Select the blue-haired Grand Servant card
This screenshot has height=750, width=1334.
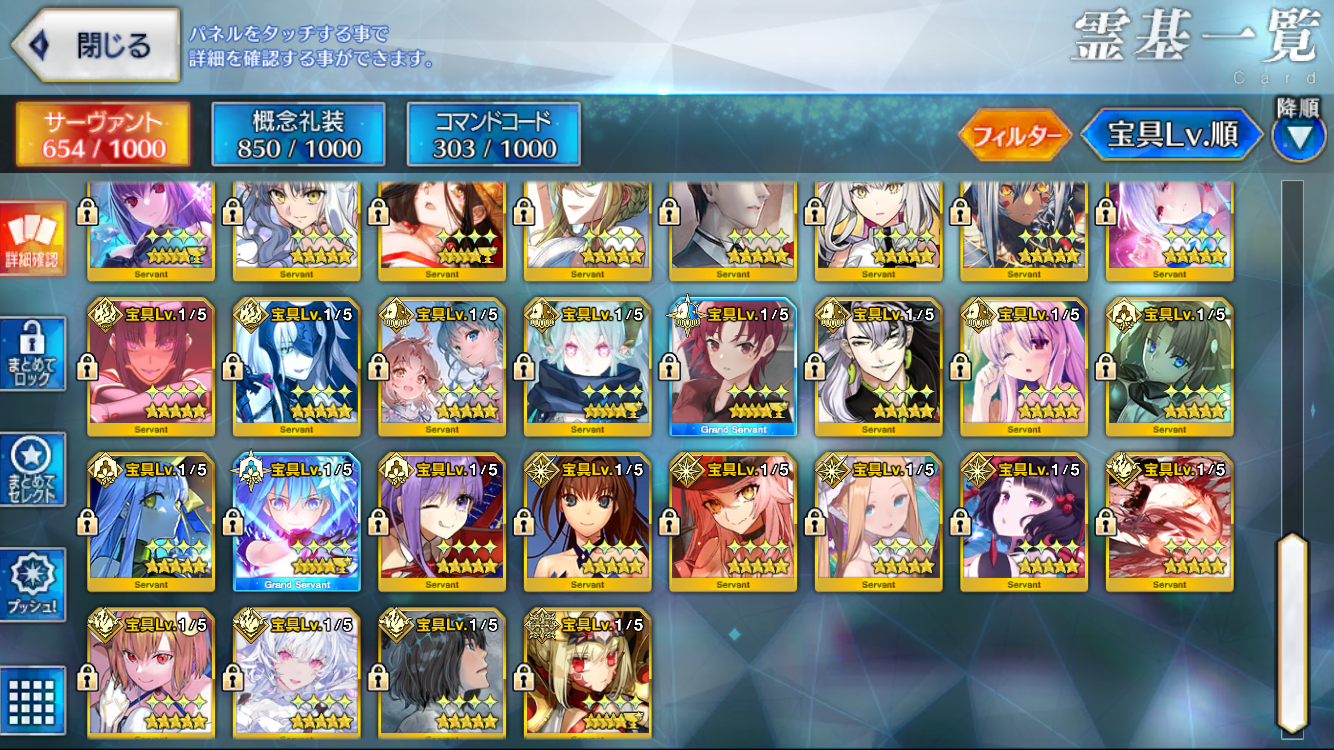coord(297,523)
